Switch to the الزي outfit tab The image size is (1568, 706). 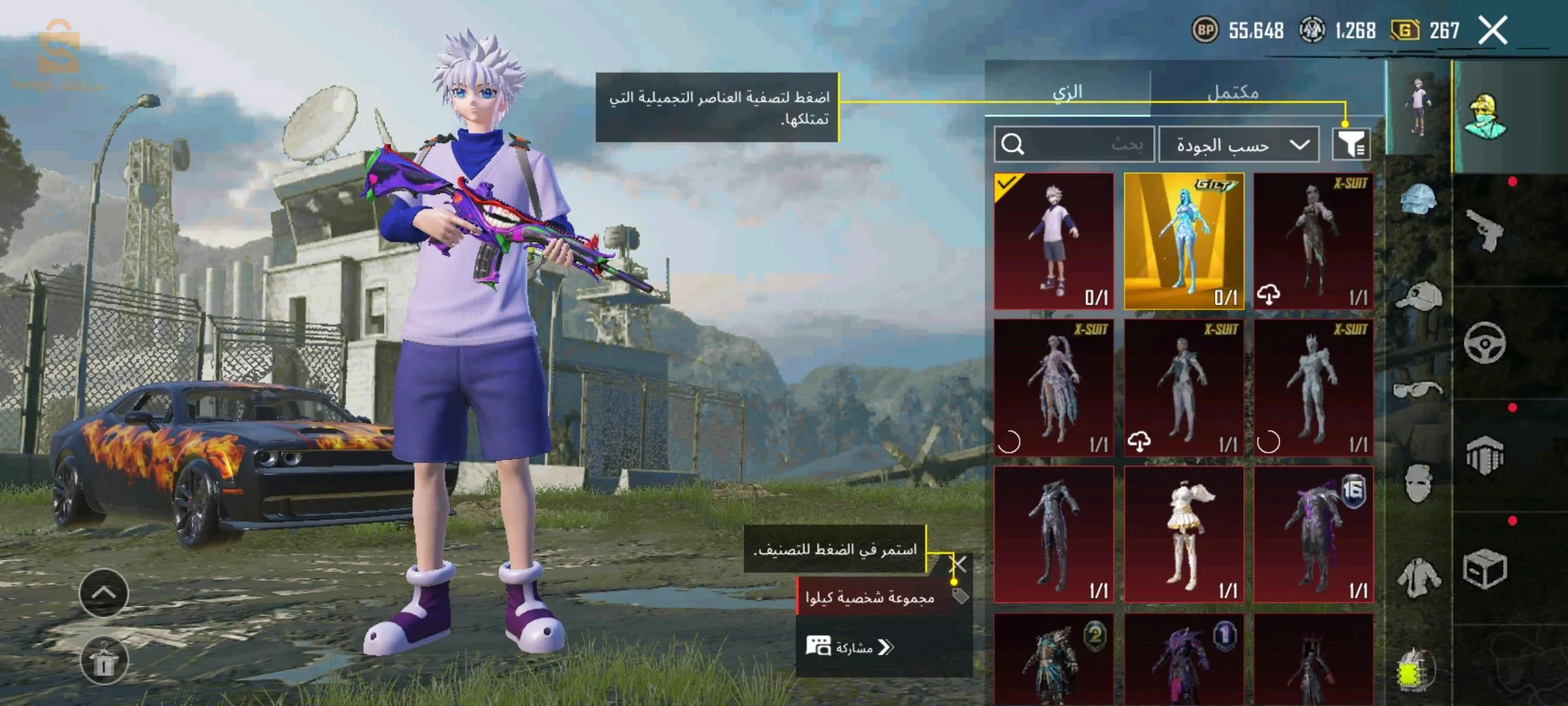pos(1067,92)
